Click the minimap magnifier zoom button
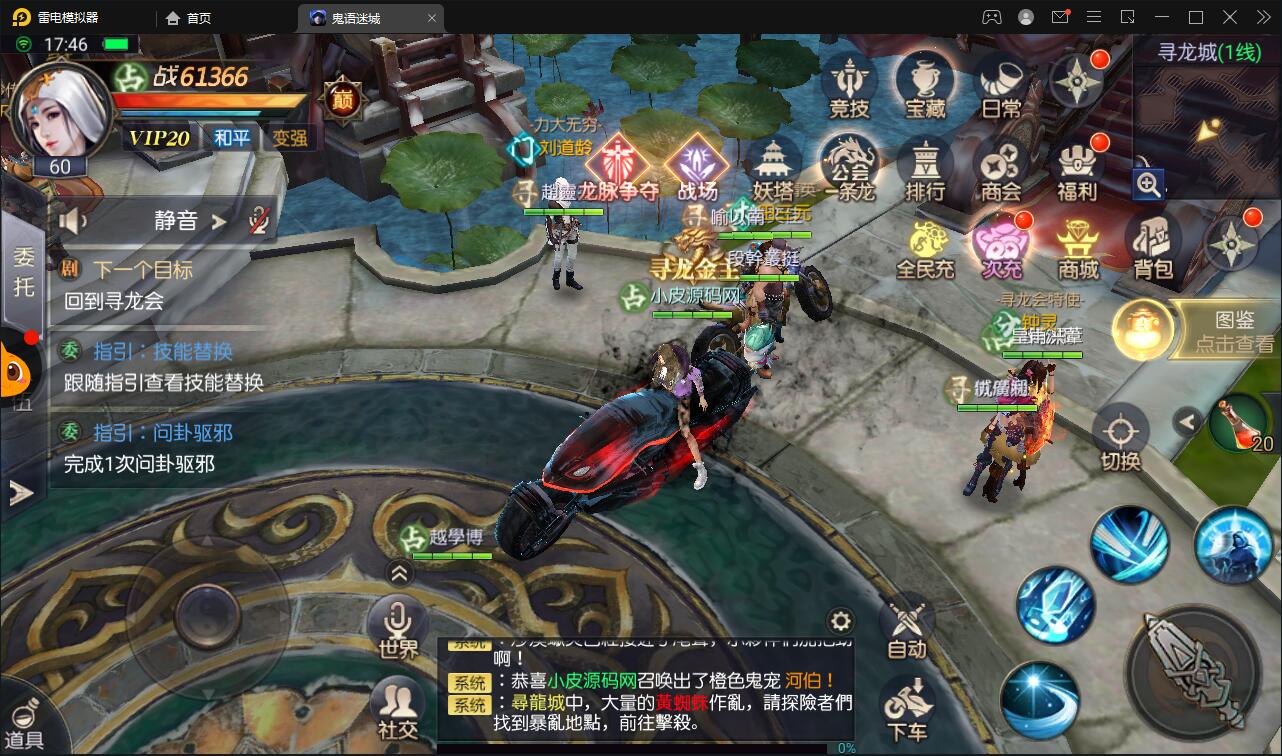This screenshot has width=1282, height=756. tap(1148, 184)
